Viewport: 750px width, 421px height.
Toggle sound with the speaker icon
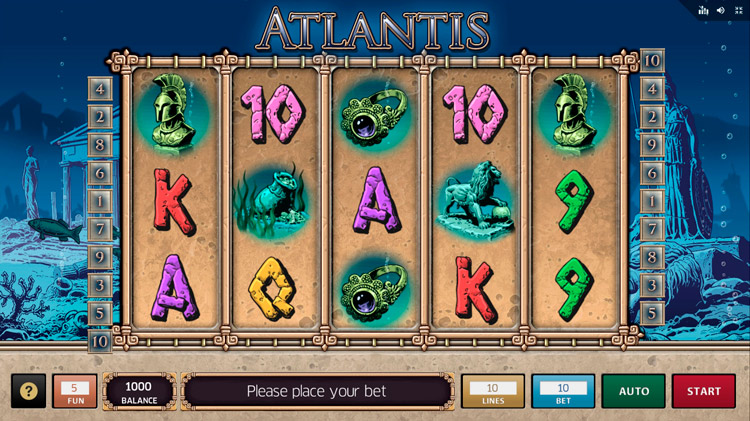point(720,10)
